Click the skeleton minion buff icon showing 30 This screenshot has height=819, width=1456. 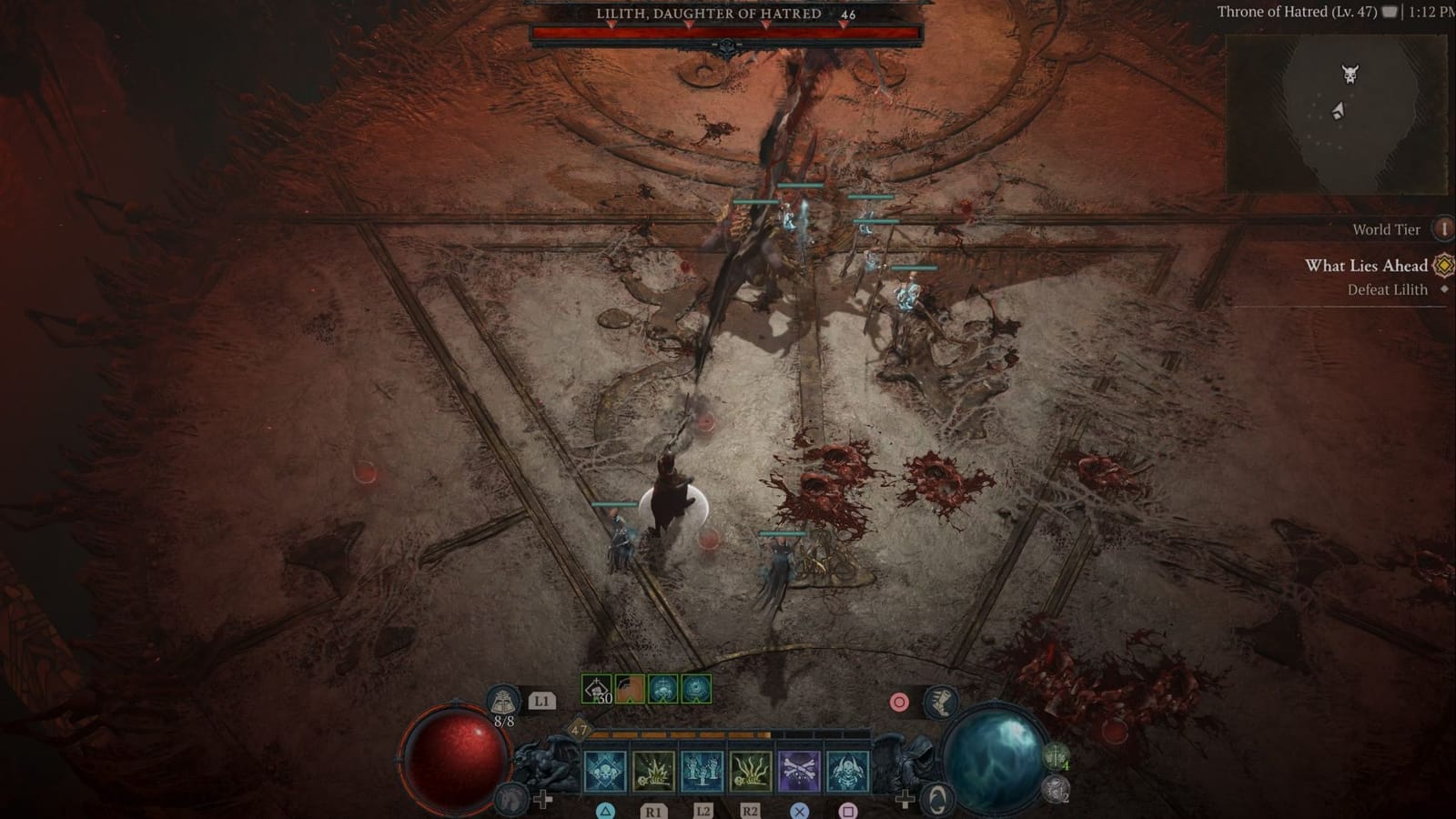tap(595, 689)
